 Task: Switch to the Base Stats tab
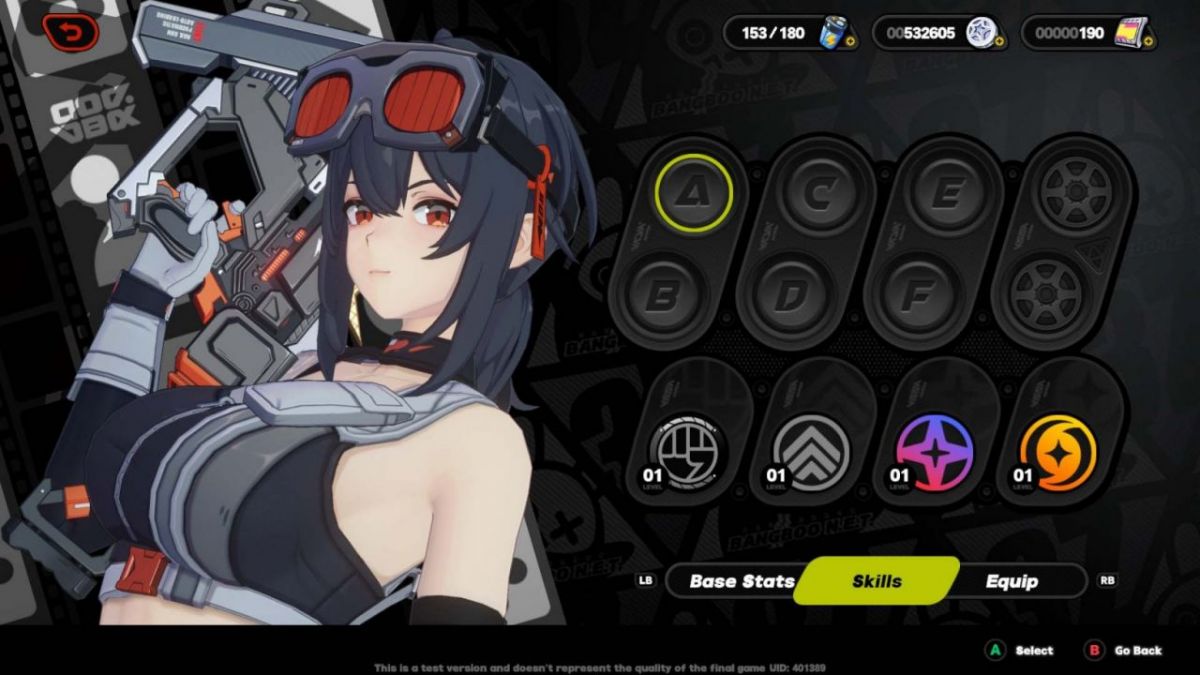(x=741, y=581)
